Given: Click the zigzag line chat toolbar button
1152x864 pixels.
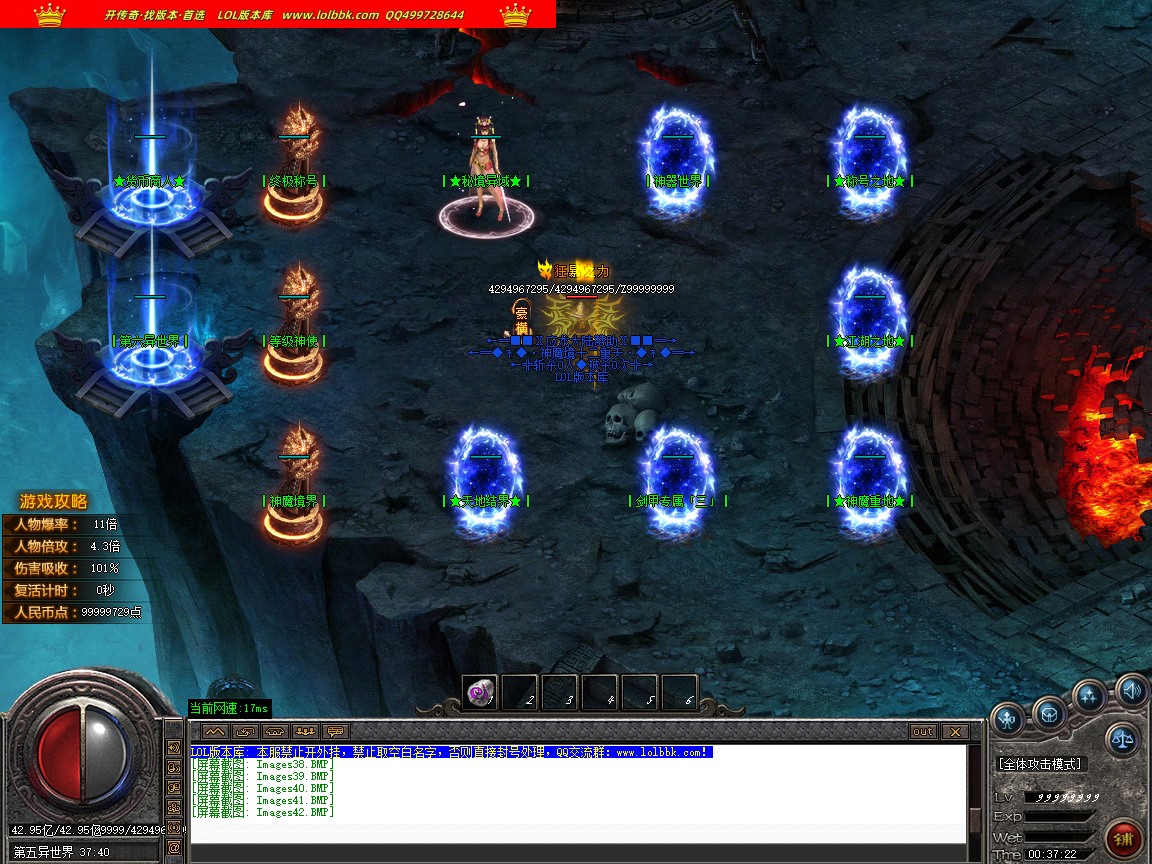Looking at the screenshot, I should pyautogui.click(x=215, y=732).
